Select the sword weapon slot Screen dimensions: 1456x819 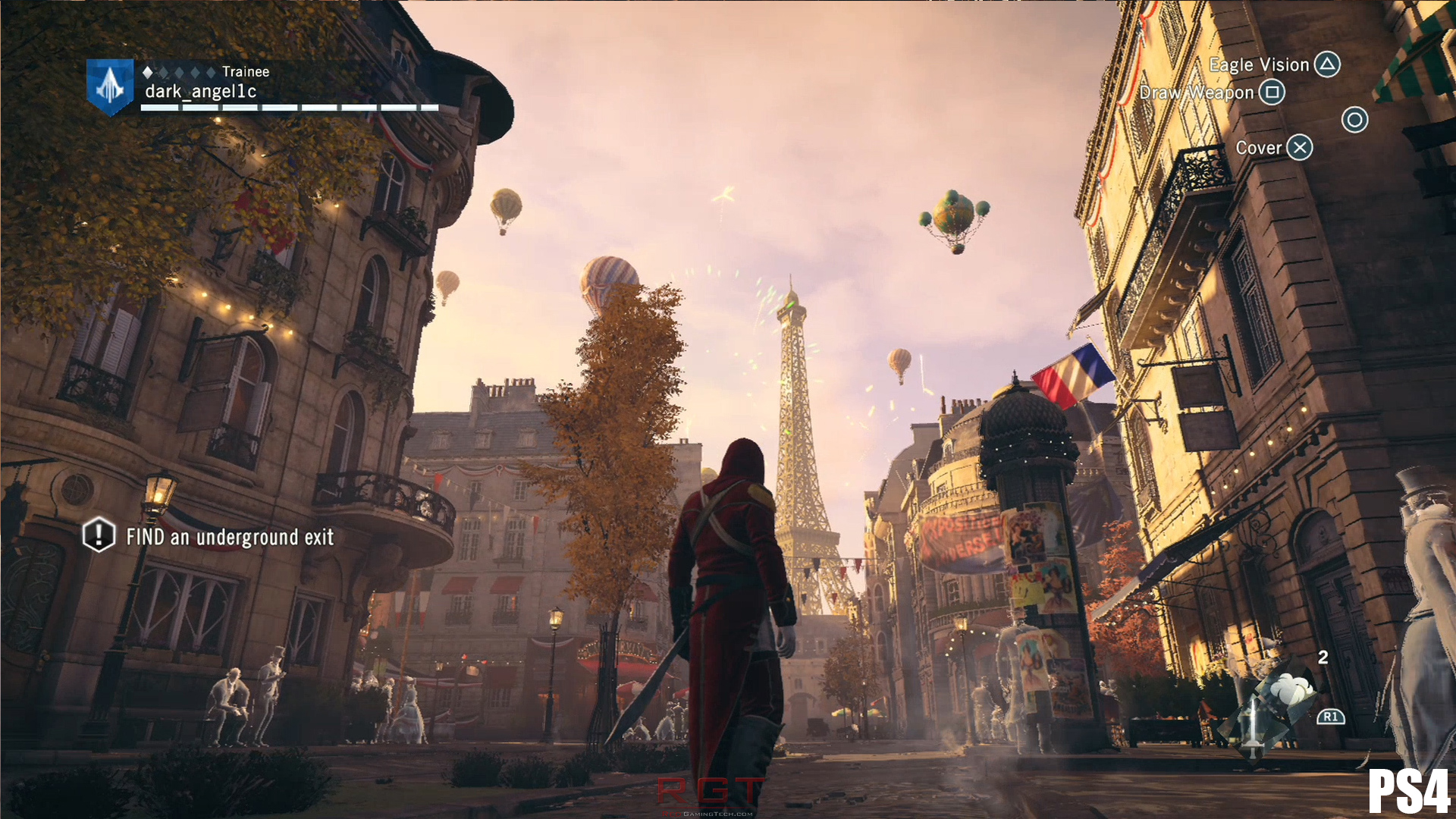click(1254, 724)
